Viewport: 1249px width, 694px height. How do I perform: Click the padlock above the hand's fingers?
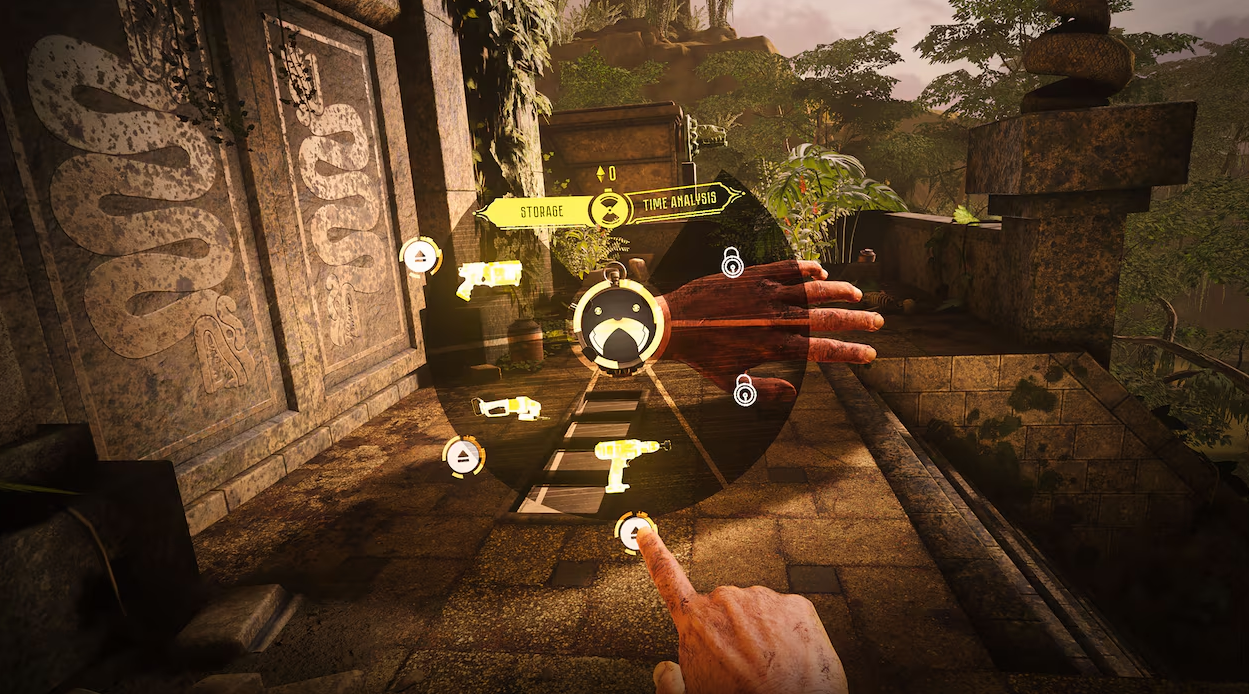click(x=733, y=263)
